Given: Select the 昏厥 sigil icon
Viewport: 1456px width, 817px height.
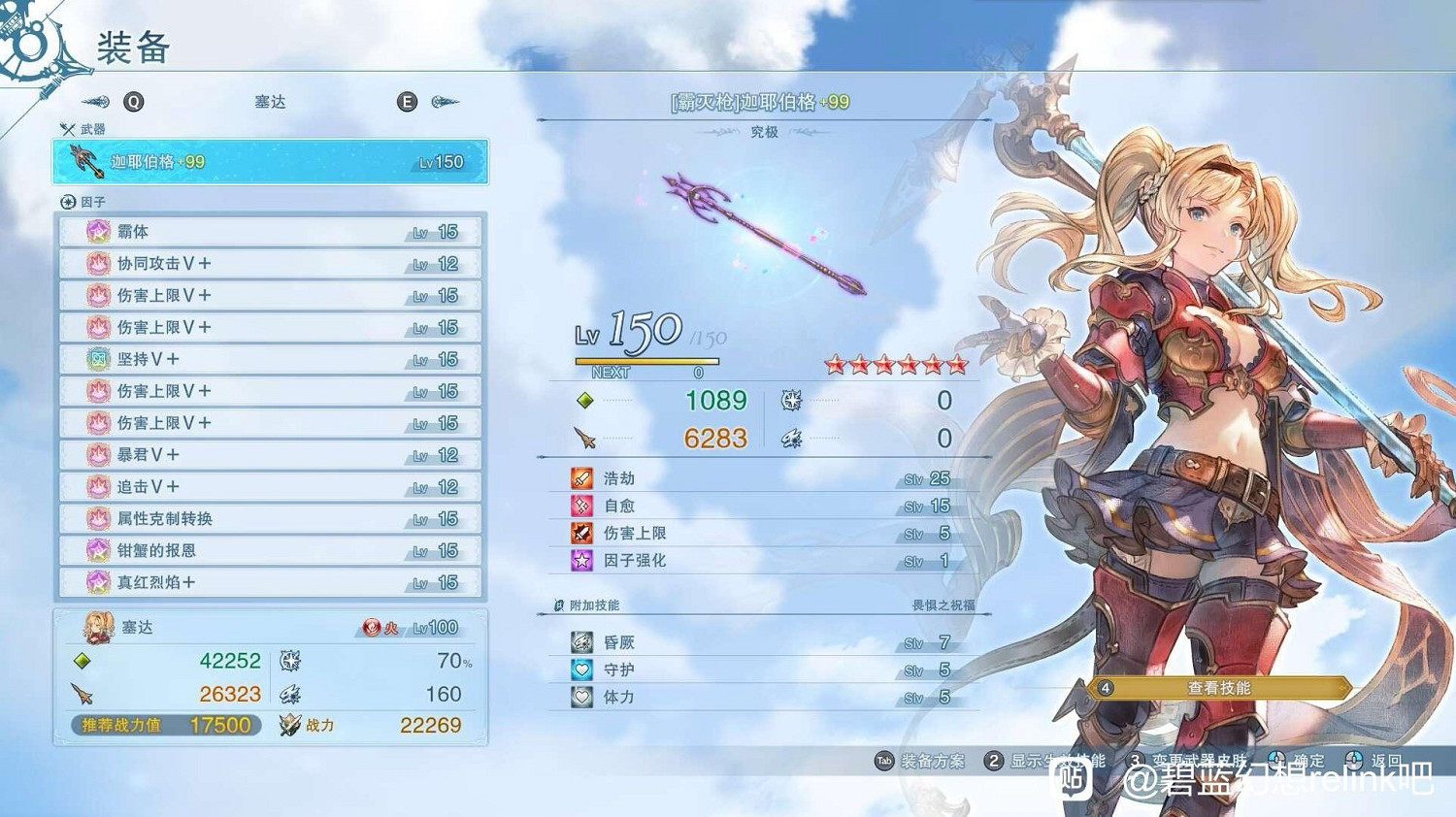Looking at the screenshot, I should click(582, 641).
